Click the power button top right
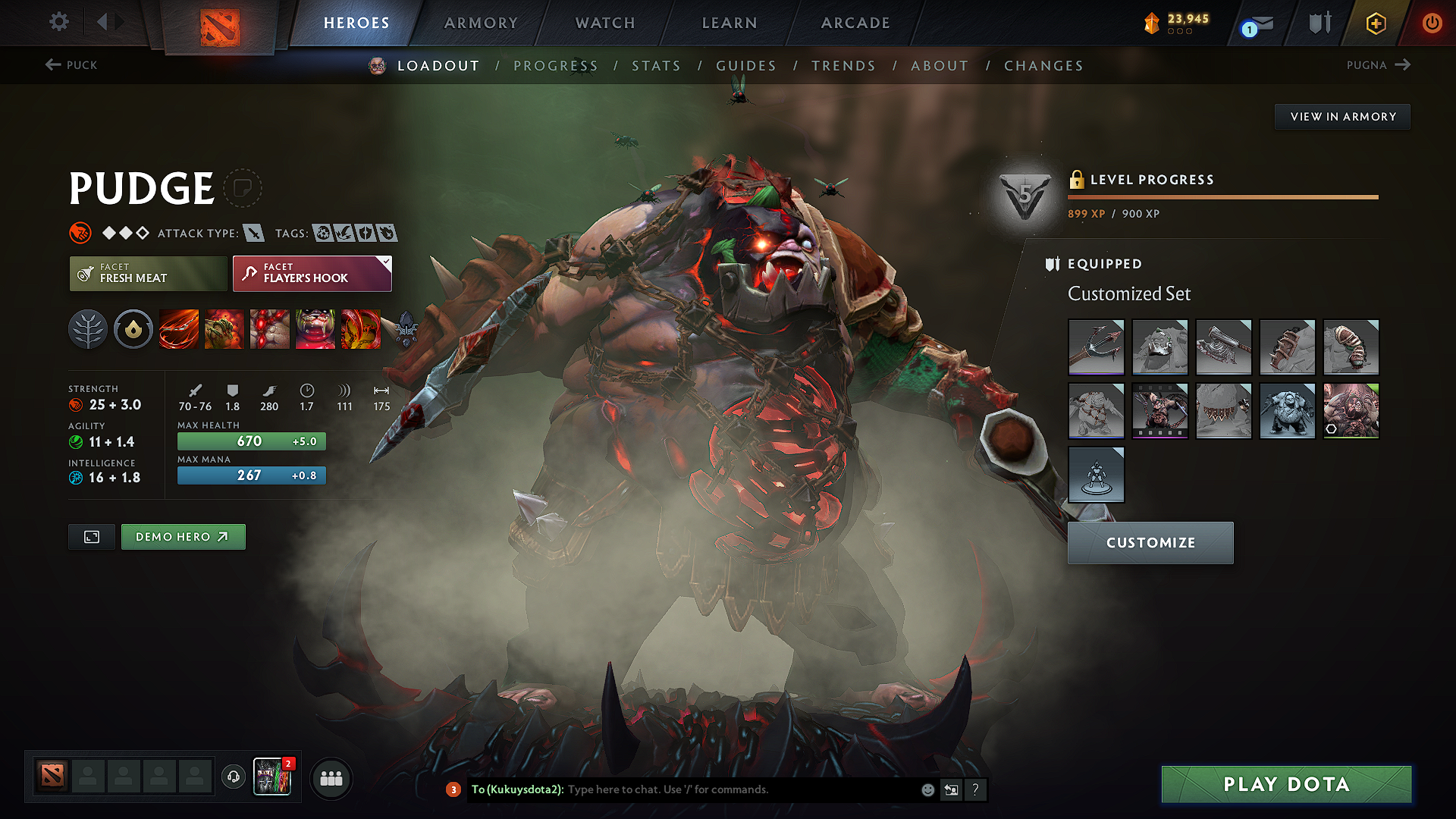Viewport: 1456px width, 819px height. (x=1432, y=23)
